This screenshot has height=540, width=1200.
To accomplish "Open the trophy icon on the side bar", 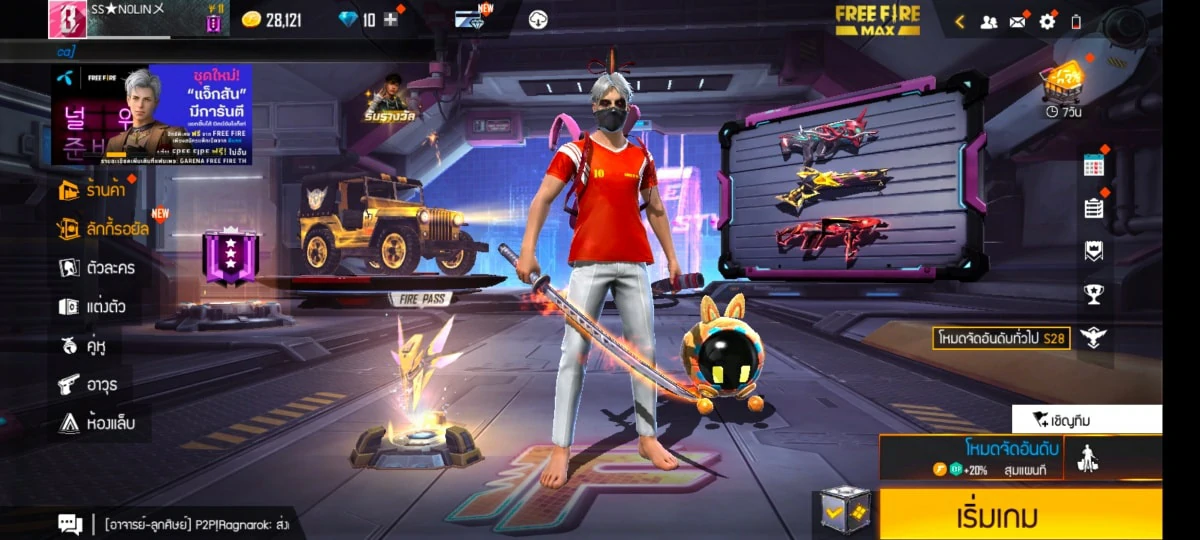I will click(1093, 294).
